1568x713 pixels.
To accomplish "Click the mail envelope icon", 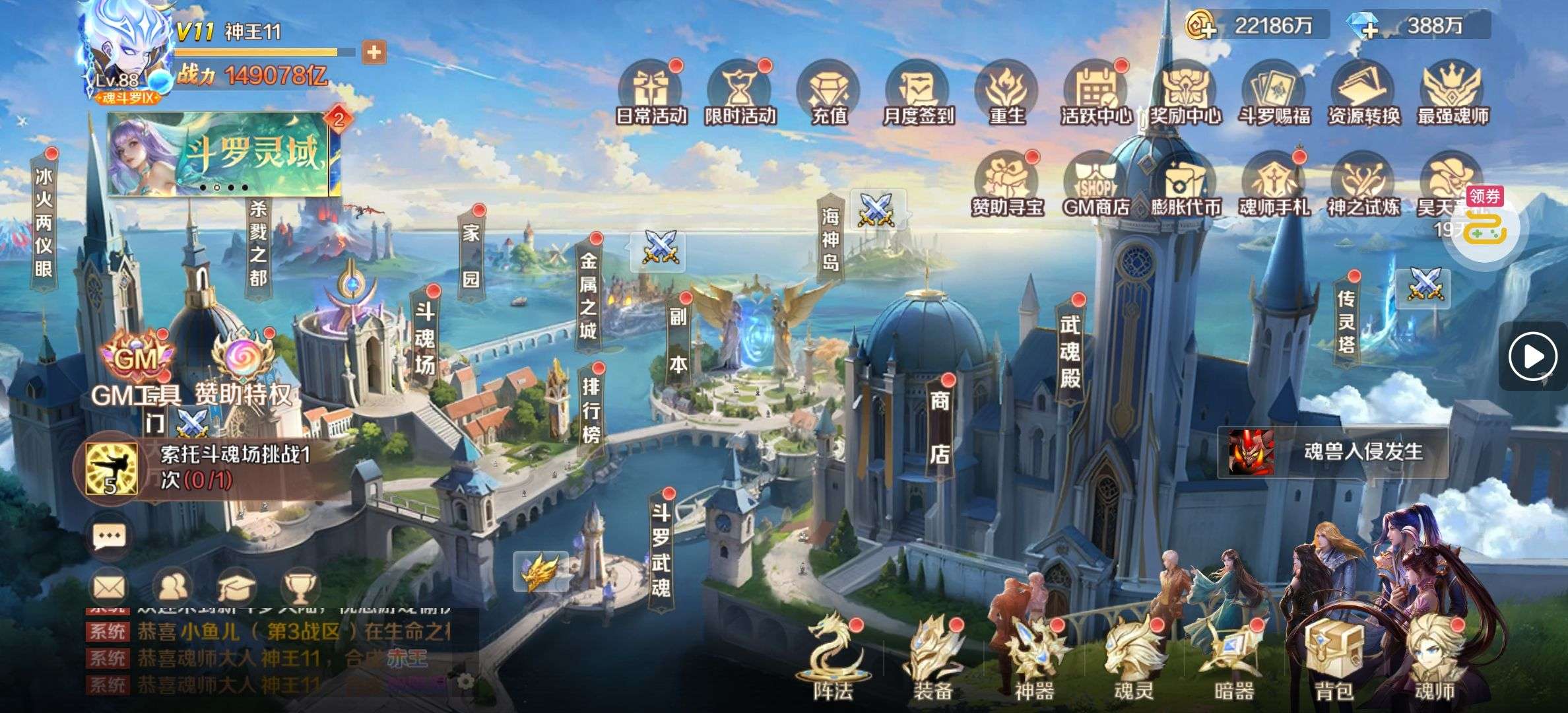I will pos(110,586).
